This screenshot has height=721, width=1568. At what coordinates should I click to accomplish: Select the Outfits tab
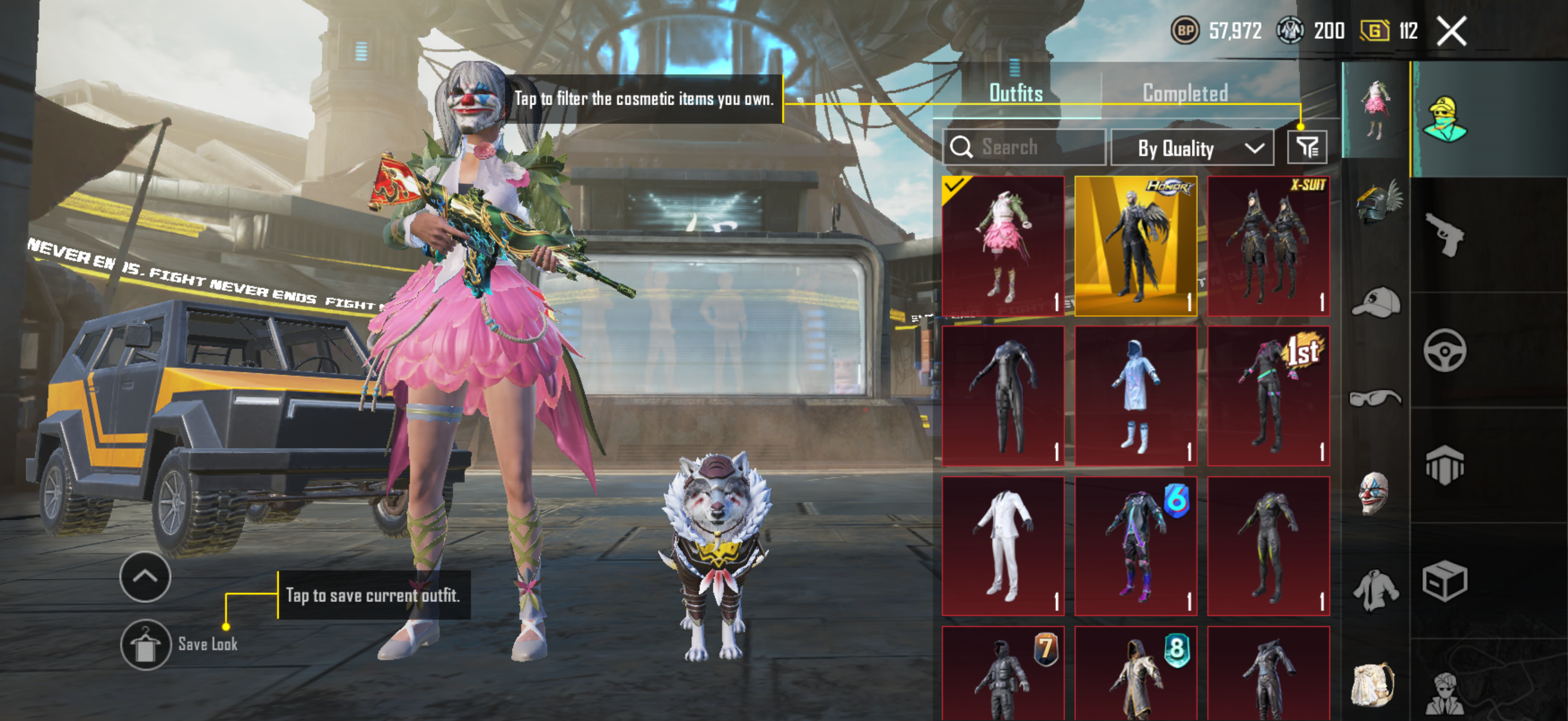click(1015, 93)
